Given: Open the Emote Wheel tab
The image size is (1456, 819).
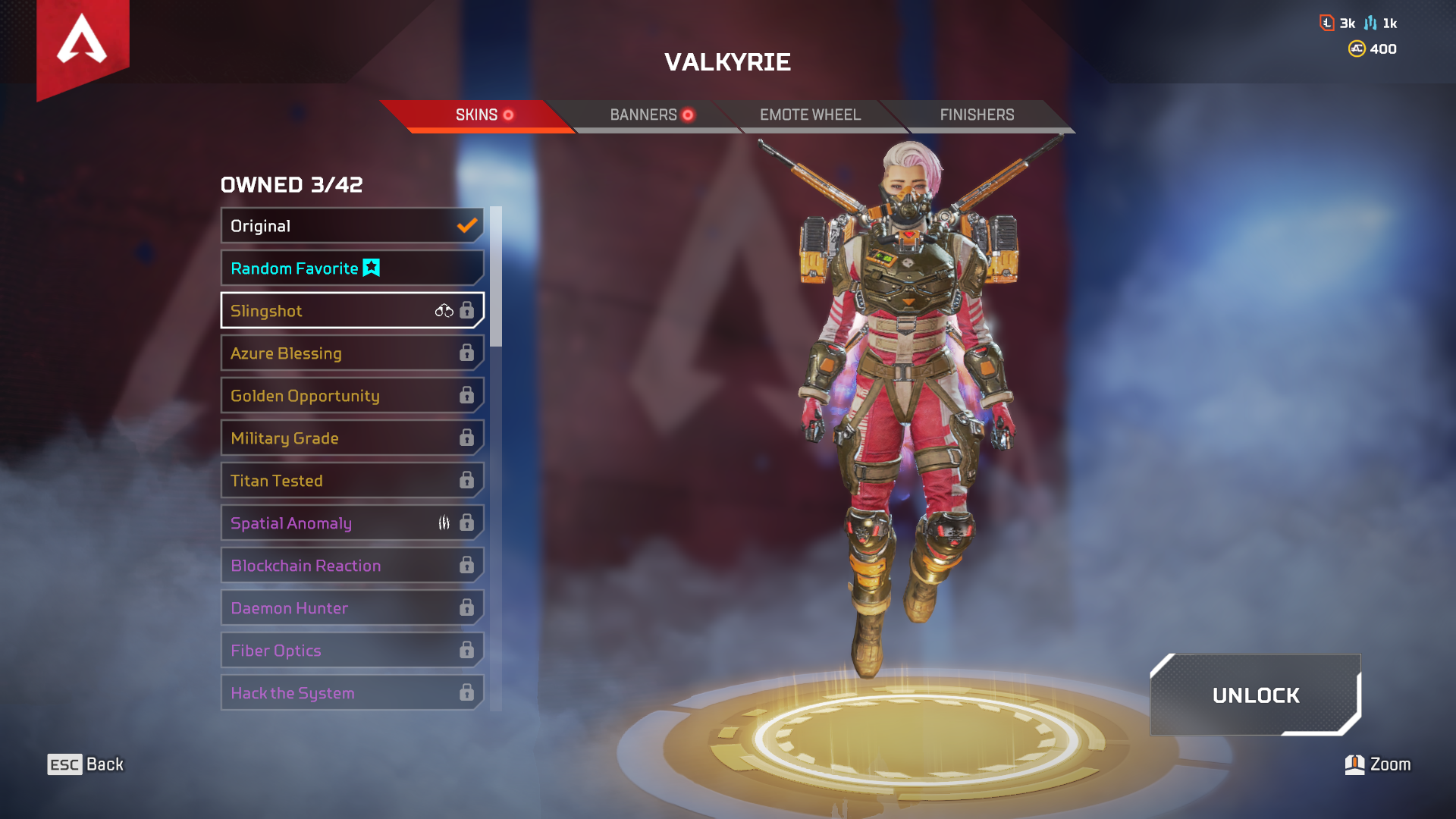Looking at the screenshot, I should (x=811, y=115).
